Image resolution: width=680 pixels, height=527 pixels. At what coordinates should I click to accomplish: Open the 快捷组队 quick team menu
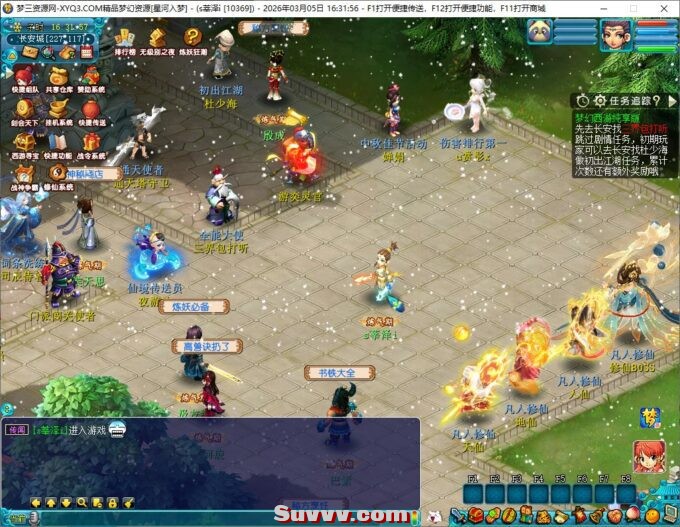pos(23,77)
